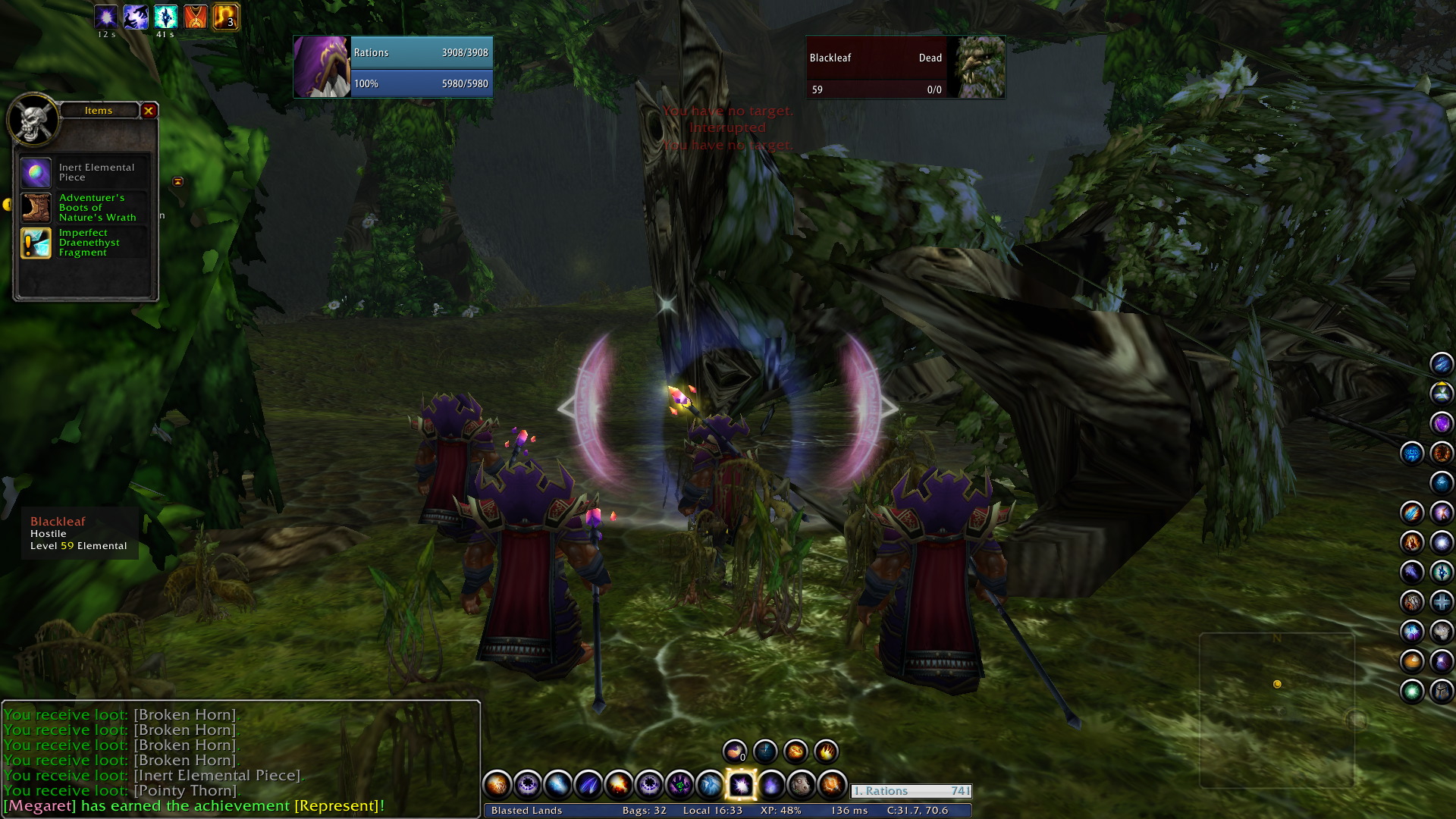Viewport: 1456px width, 819px height.
Task: Use the sheep Polymorph ability
Action: point(801,785)
